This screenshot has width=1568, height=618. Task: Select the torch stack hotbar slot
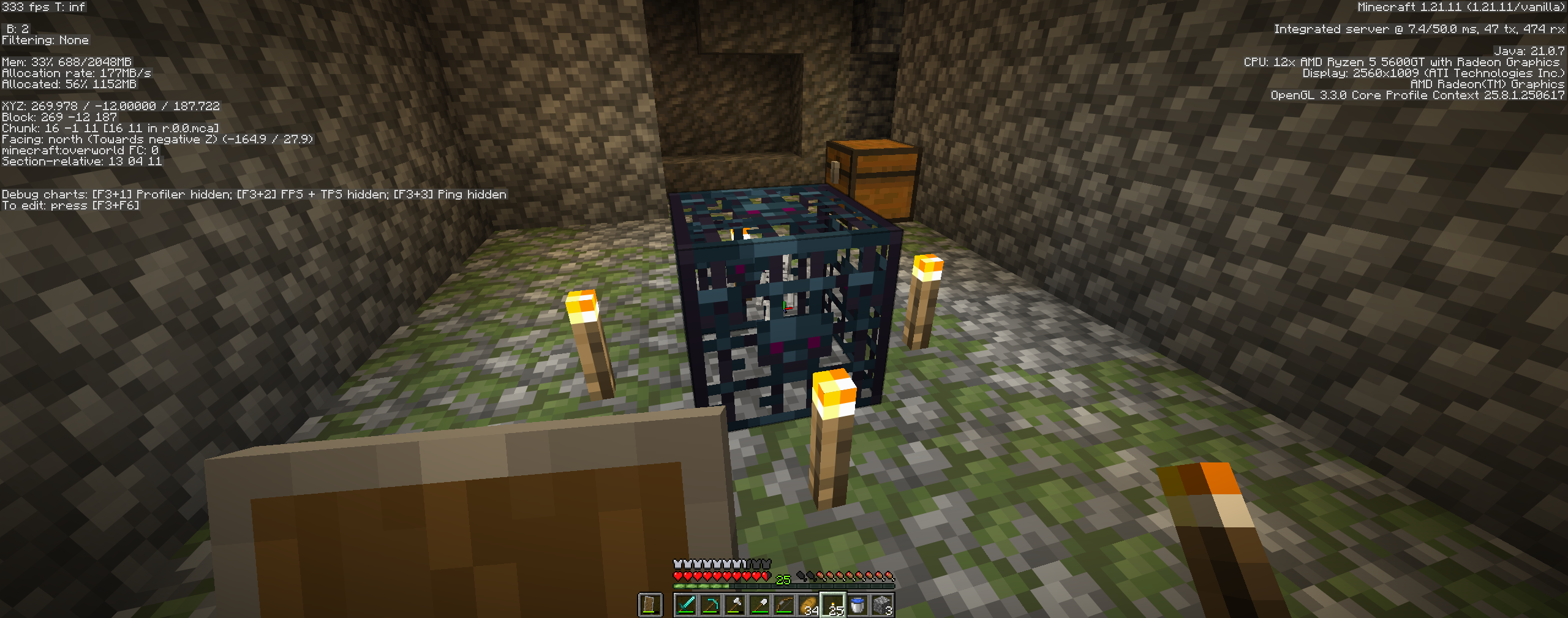833,605
